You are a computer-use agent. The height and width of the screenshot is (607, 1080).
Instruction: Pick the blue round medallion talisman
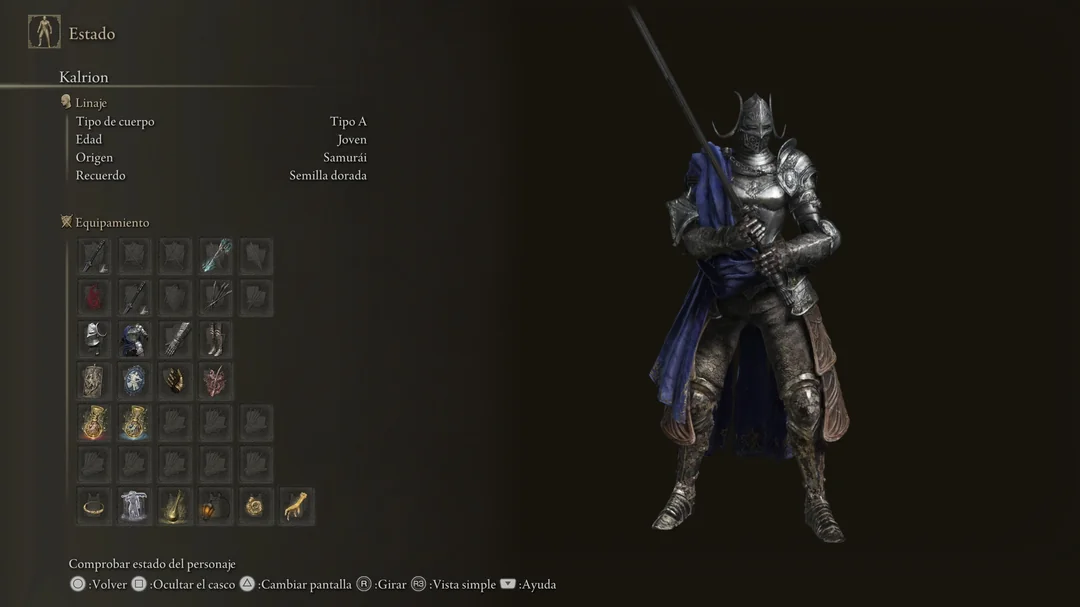pyautogui.click(x=135, y=381)
